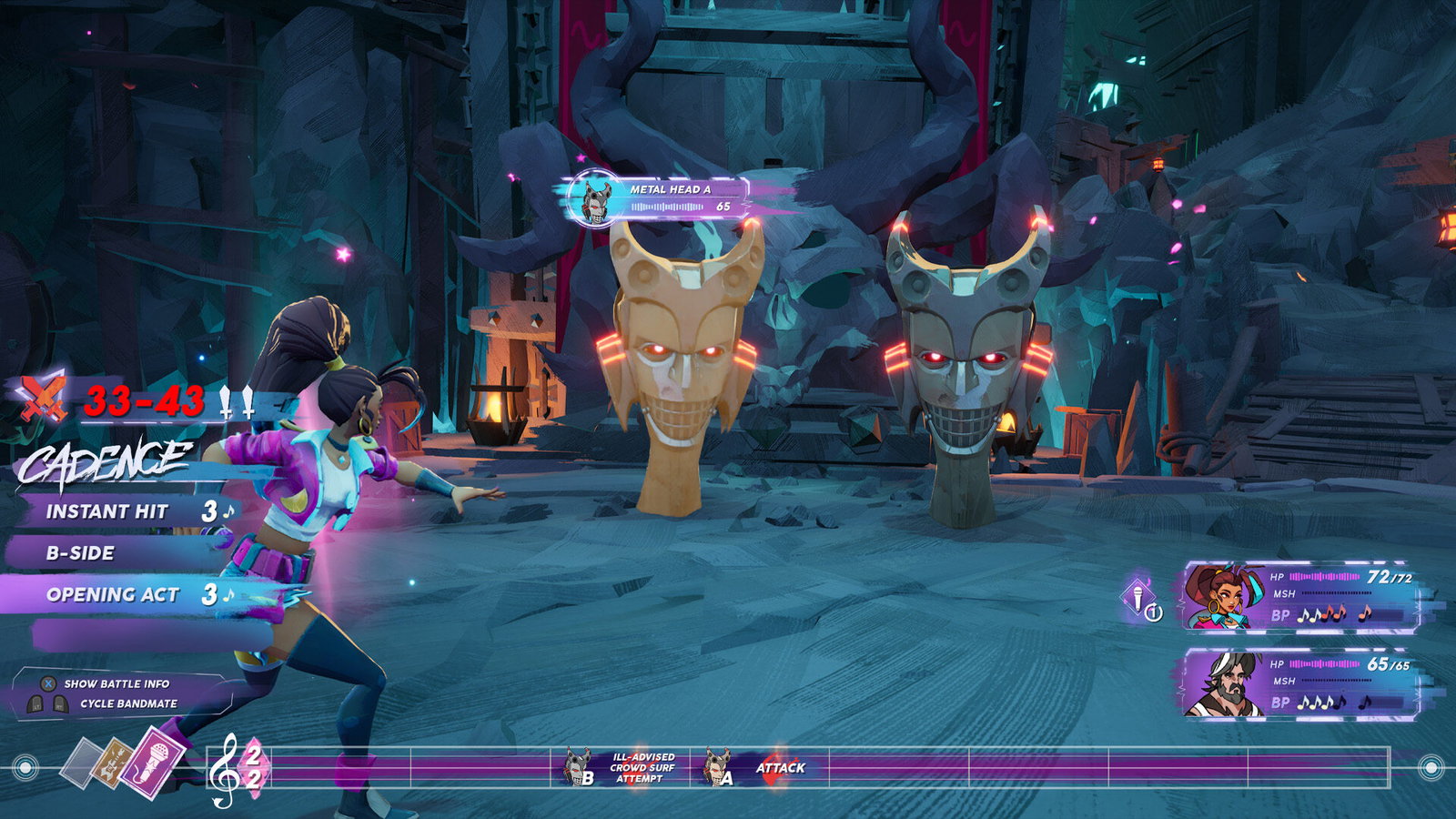Click the microphone diamond turn-order icon

point(1138,595)
